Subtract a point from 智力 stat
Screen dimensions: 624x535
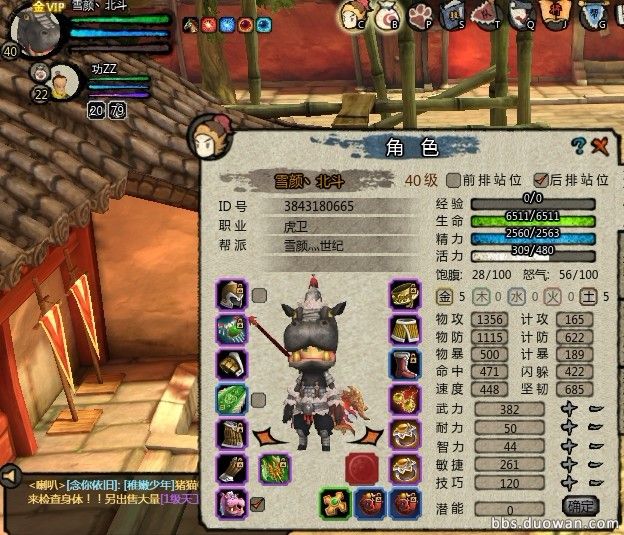tap(594, 445)
